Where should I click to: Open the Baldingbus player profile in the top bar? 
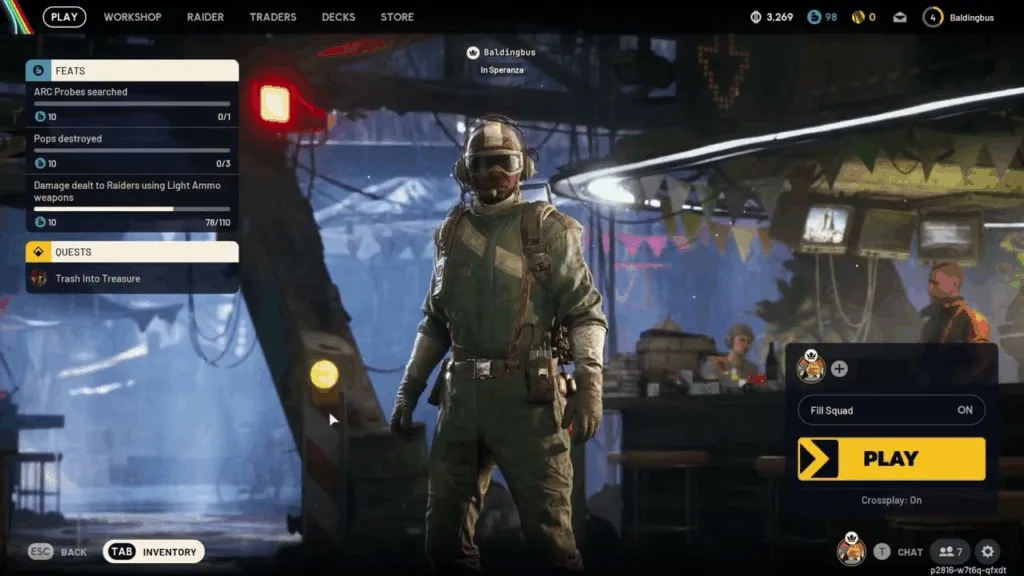pos(959,17)
